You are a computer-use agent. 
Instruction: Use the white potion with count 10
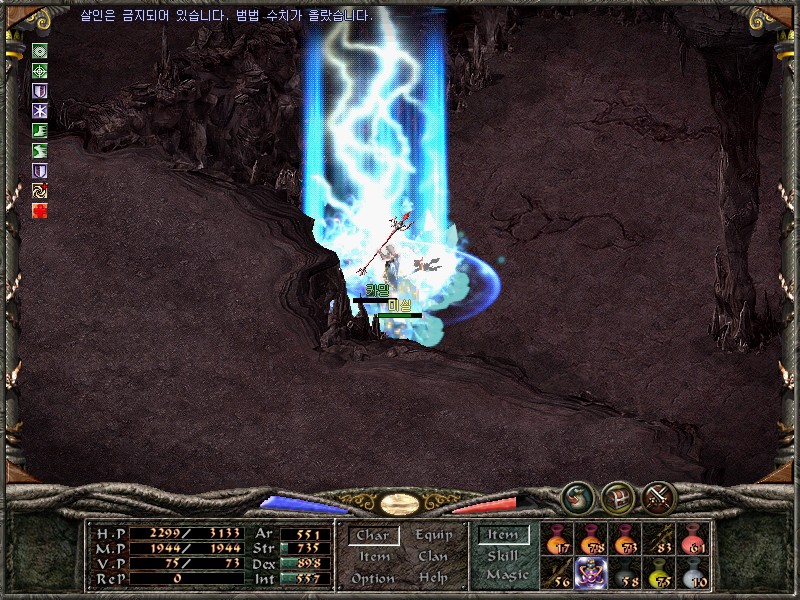tap(693, 573)
